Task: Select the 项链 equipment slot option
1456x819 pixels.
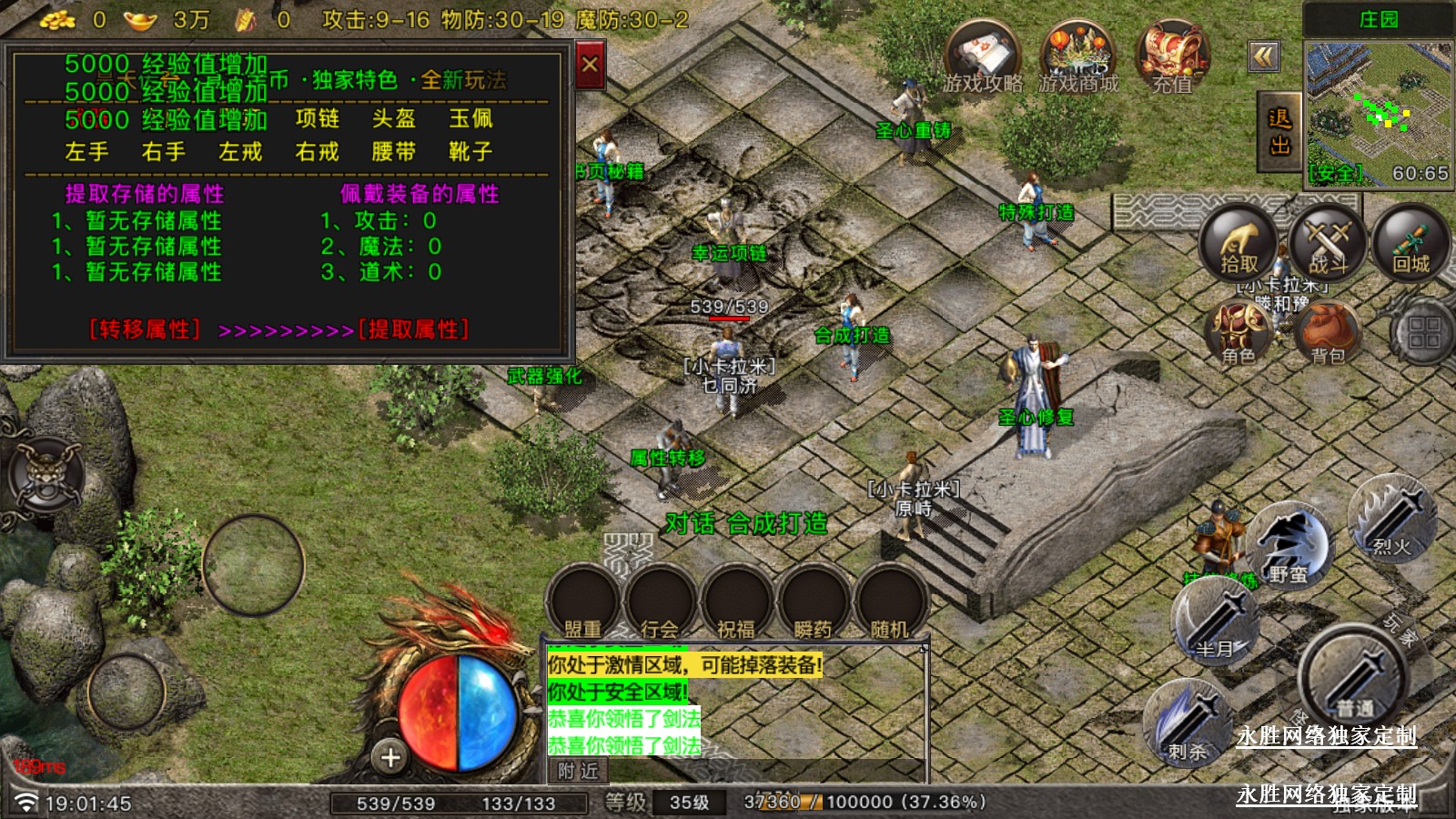Action: tap(317, 119)
